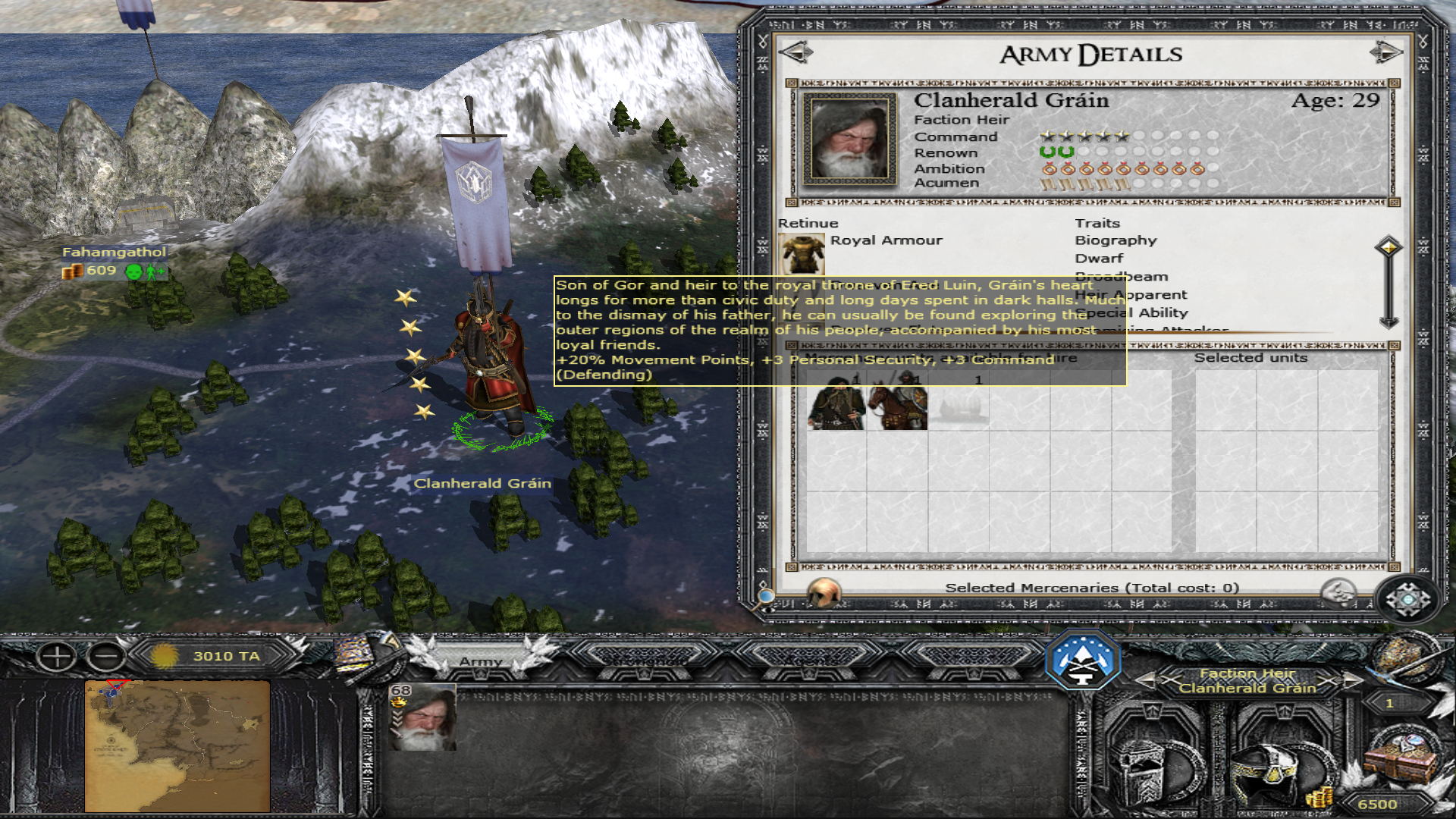Zoom out the minimap with minus button

click(106, 657)
